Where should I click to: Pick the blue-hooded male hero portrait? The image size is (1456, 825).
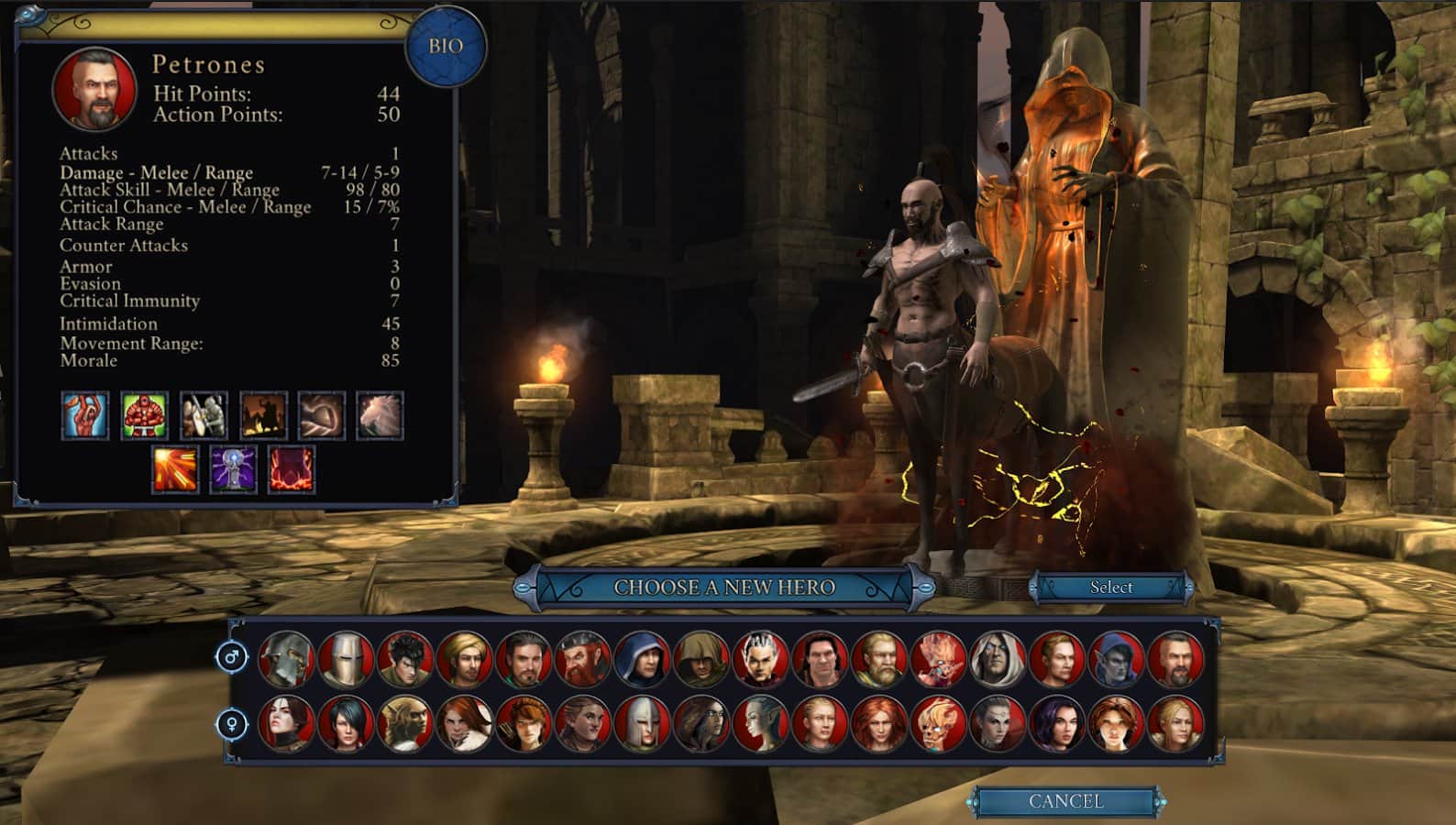point(643,658)
